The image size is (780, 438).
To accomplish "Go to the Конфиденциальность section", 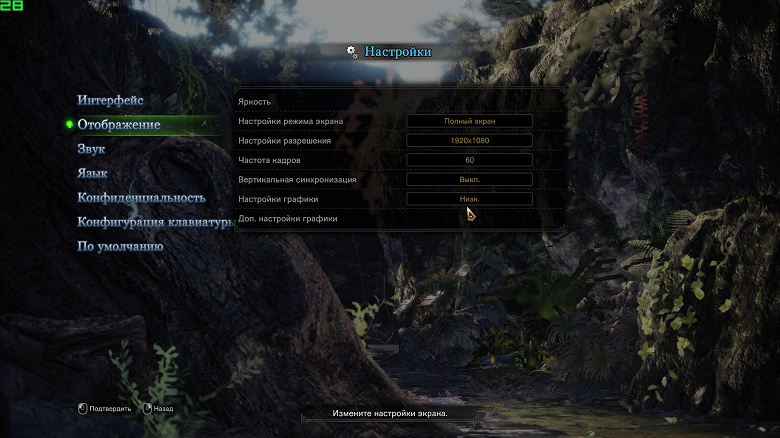I will [x=141, y=197].
